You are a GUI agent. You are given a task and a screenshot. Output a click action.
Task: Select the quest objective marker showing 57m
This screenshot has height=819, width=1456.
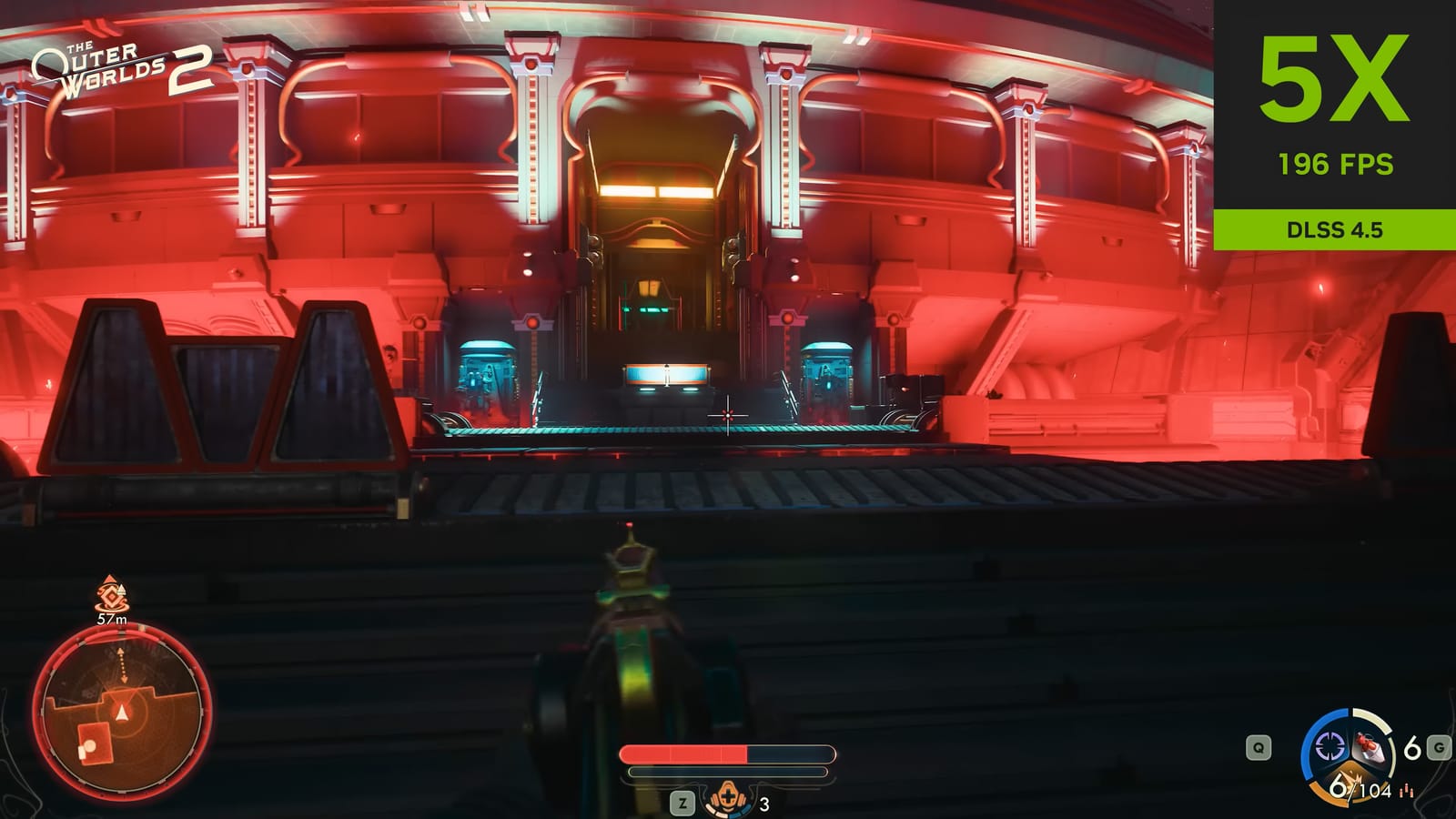click(111, 596)
